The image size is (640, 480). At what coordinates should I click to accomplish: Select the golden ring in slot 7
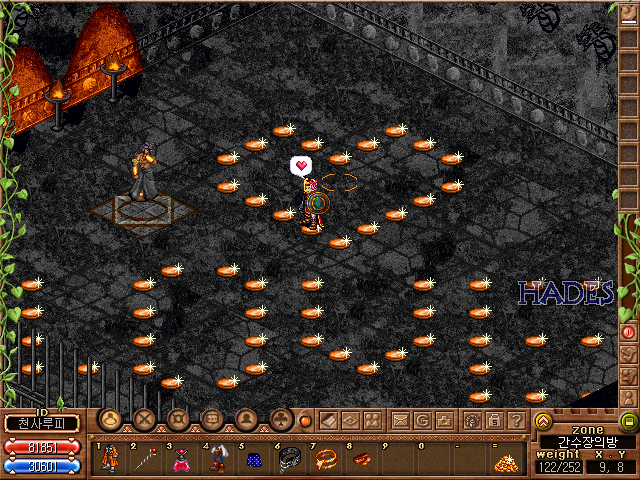point(325,460)
